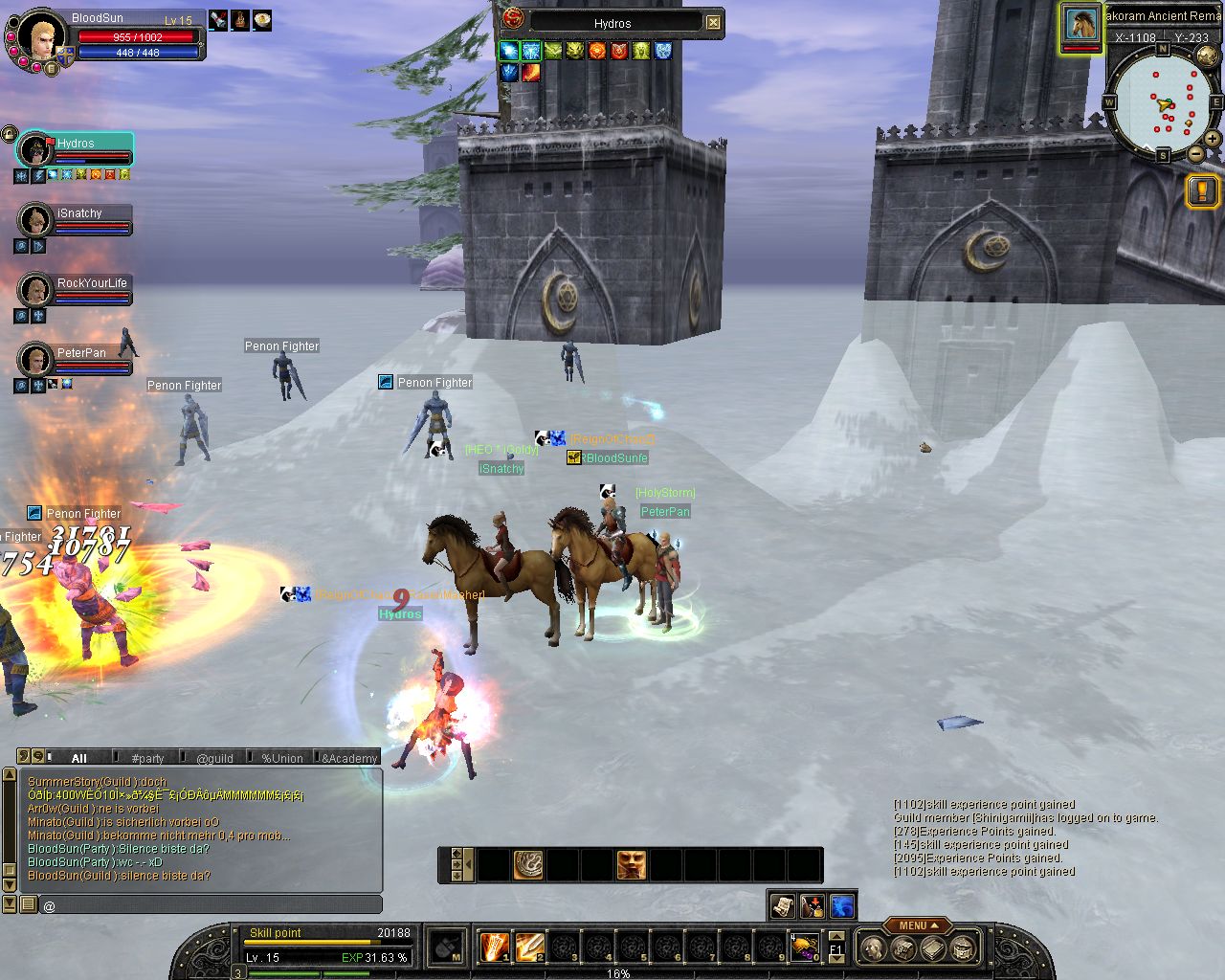Open the yellow exclamation alert button
This screenshot has width=1225, height=980.
(x=1201, y=190)
